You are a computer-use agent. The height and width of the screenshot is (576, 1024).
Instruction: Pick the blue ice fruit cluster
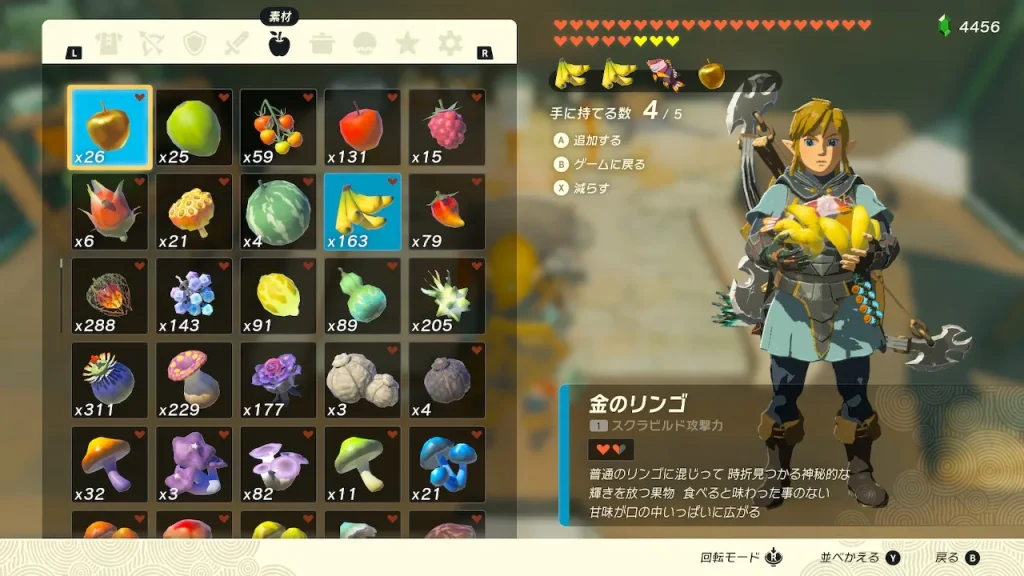[194, 296]
